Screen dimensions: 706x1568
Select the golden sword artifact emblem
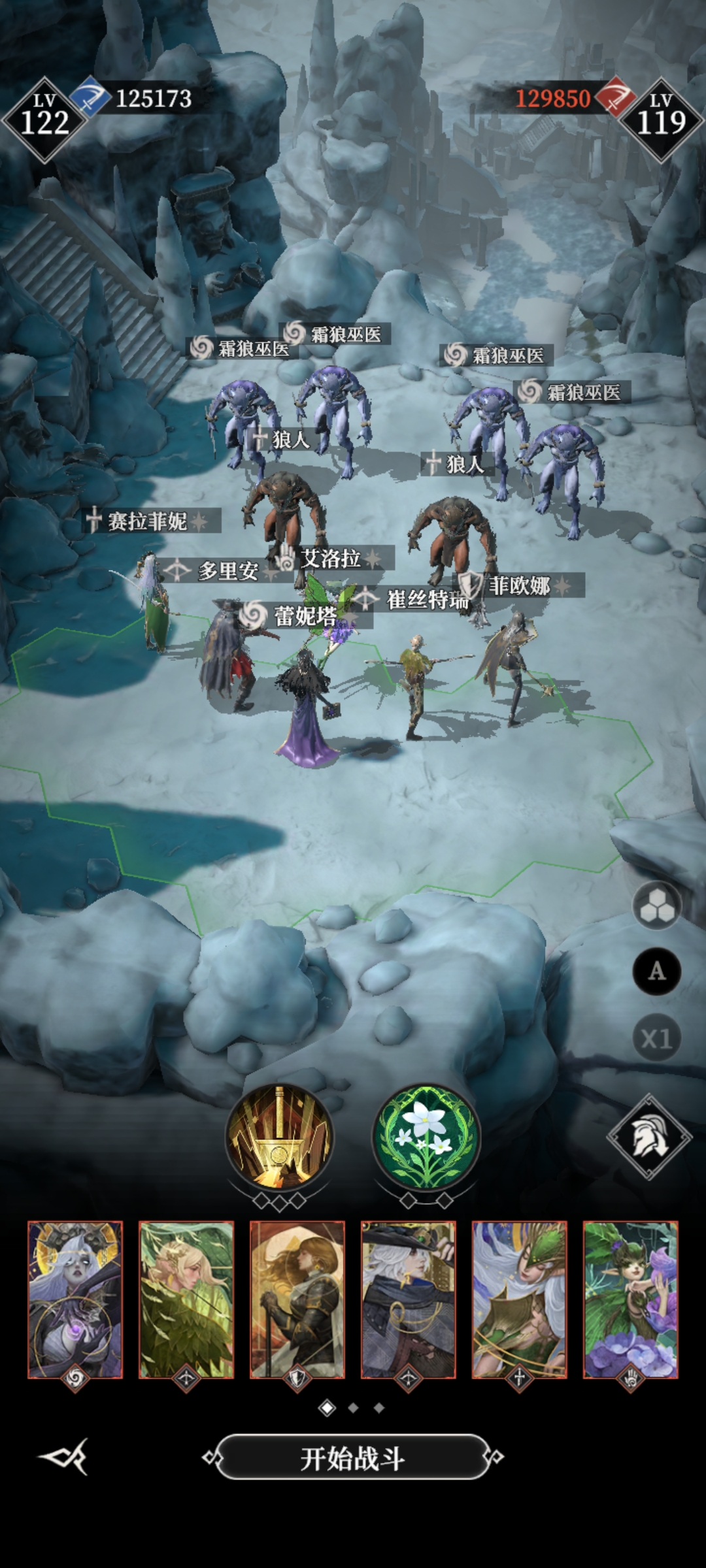click(x=280, y=1137)
